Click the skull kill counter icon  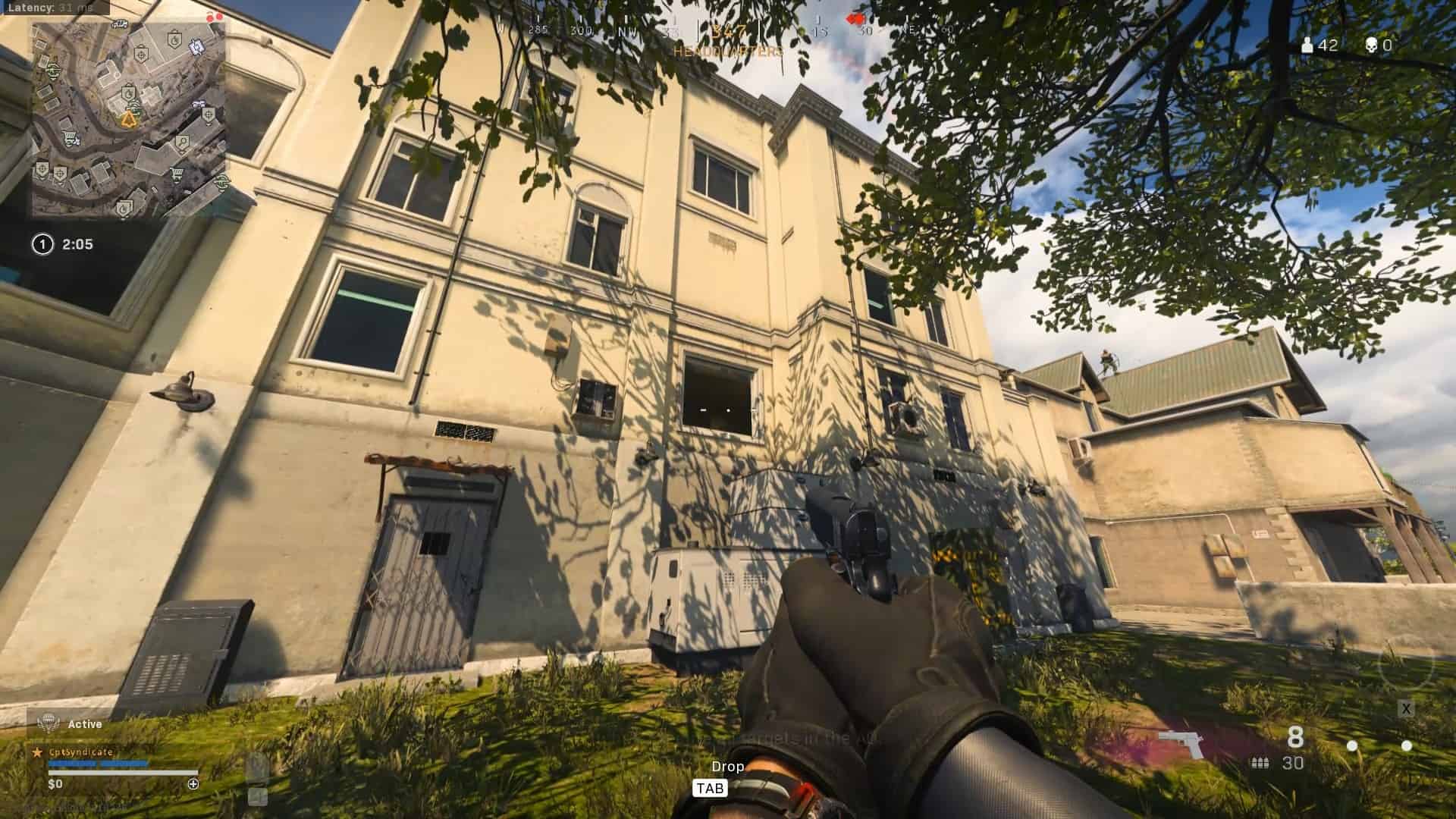(x=1371, y=45)
